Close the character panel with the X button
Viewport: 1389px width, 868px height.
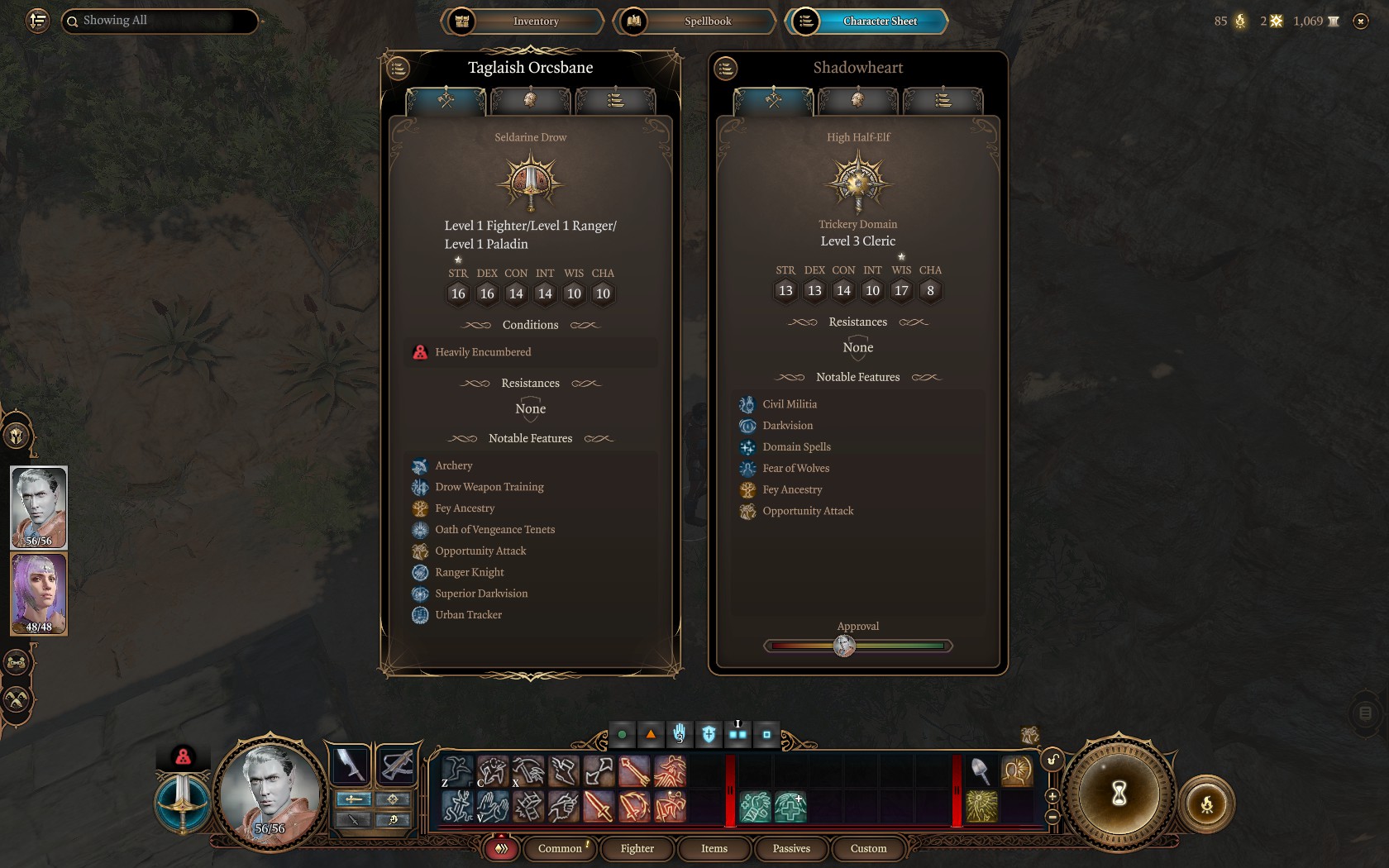click(1361, 21)
